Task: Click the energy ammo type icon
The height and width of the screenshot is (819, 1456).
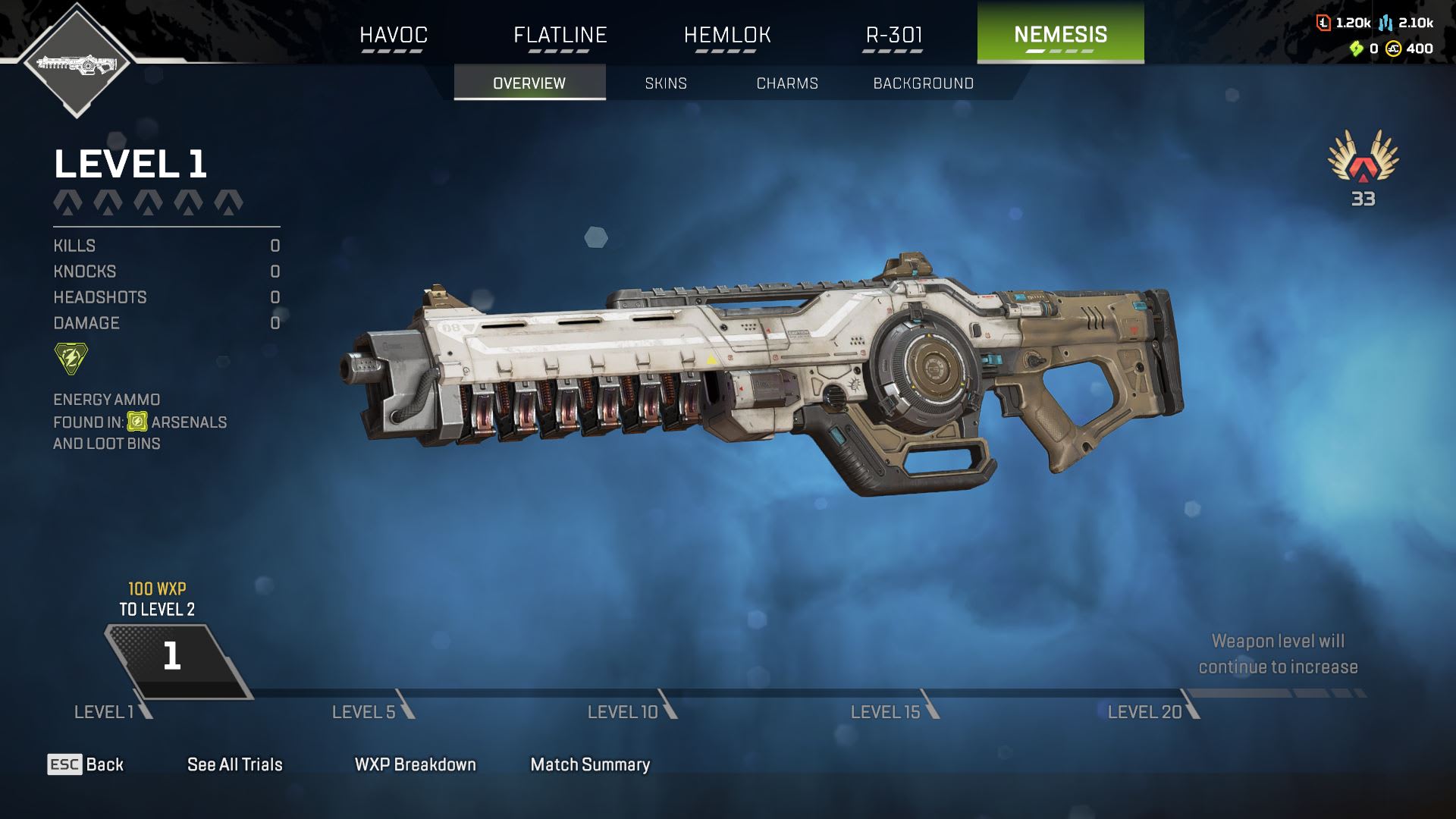Action: [x=71, y=358]
